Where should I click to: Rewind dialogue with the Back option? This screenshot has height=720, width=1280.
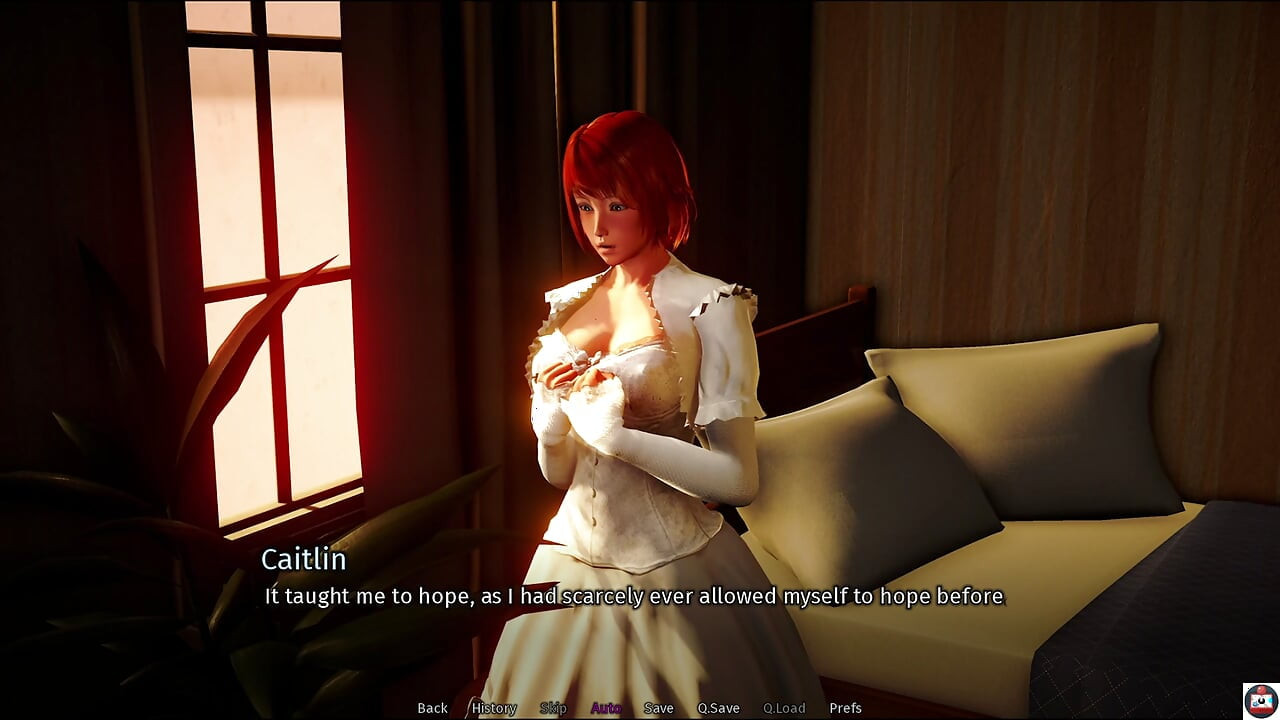[x=432, y=707]
